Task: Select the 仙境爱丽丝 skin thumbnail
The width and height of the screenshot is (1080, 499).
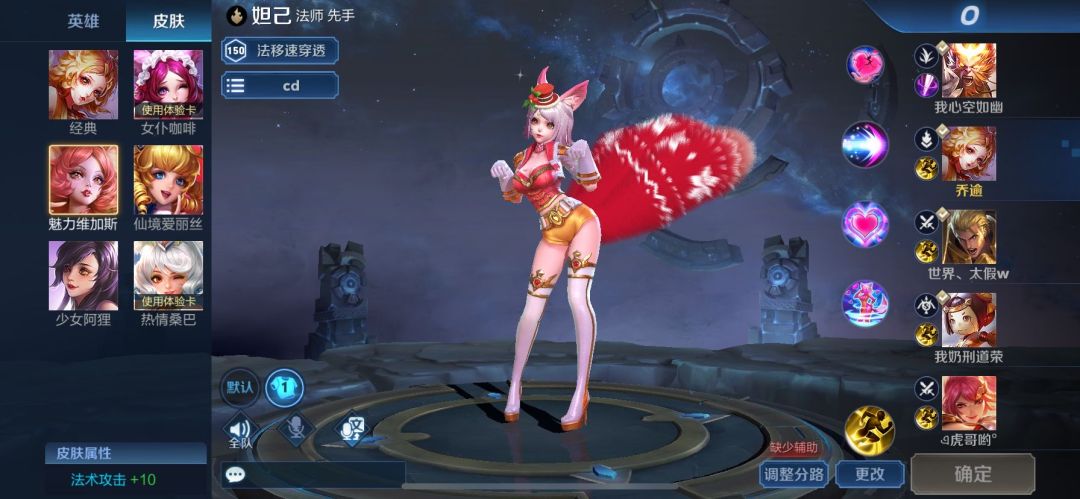Action: 168,181
